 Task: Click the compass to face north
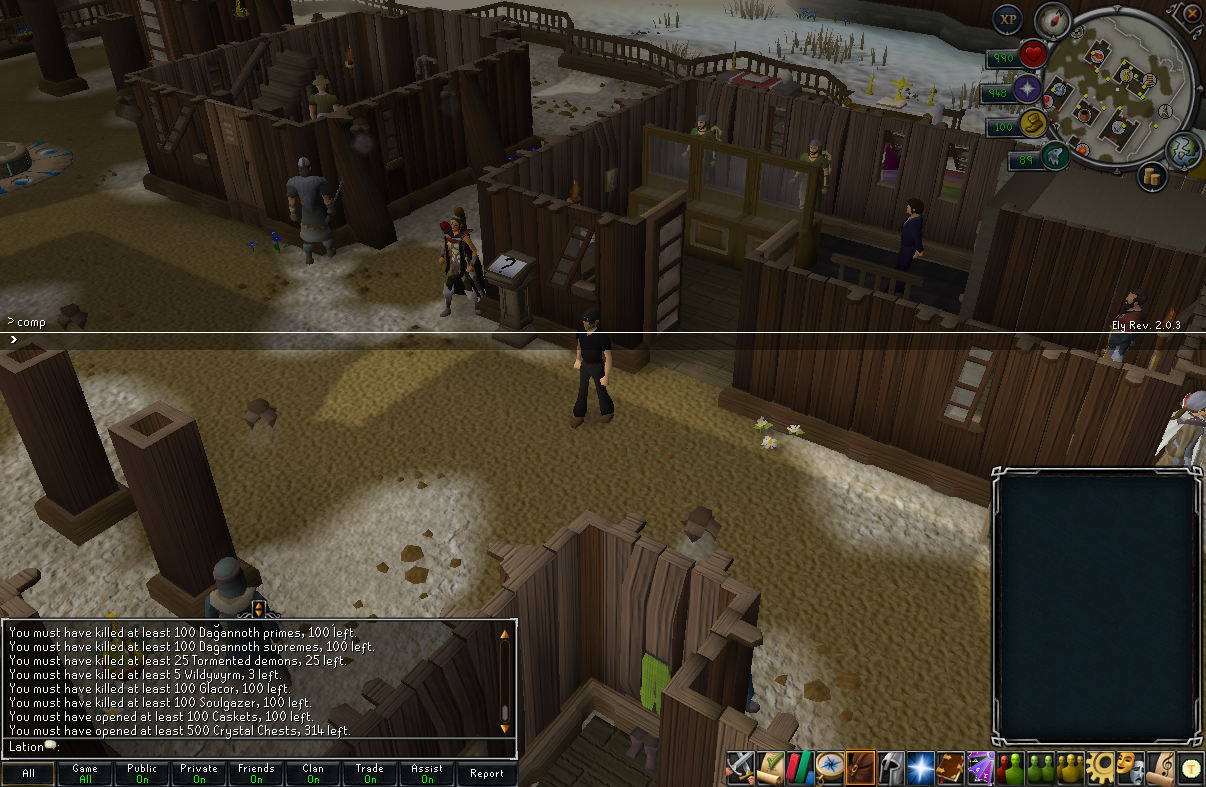(1052, 20)
